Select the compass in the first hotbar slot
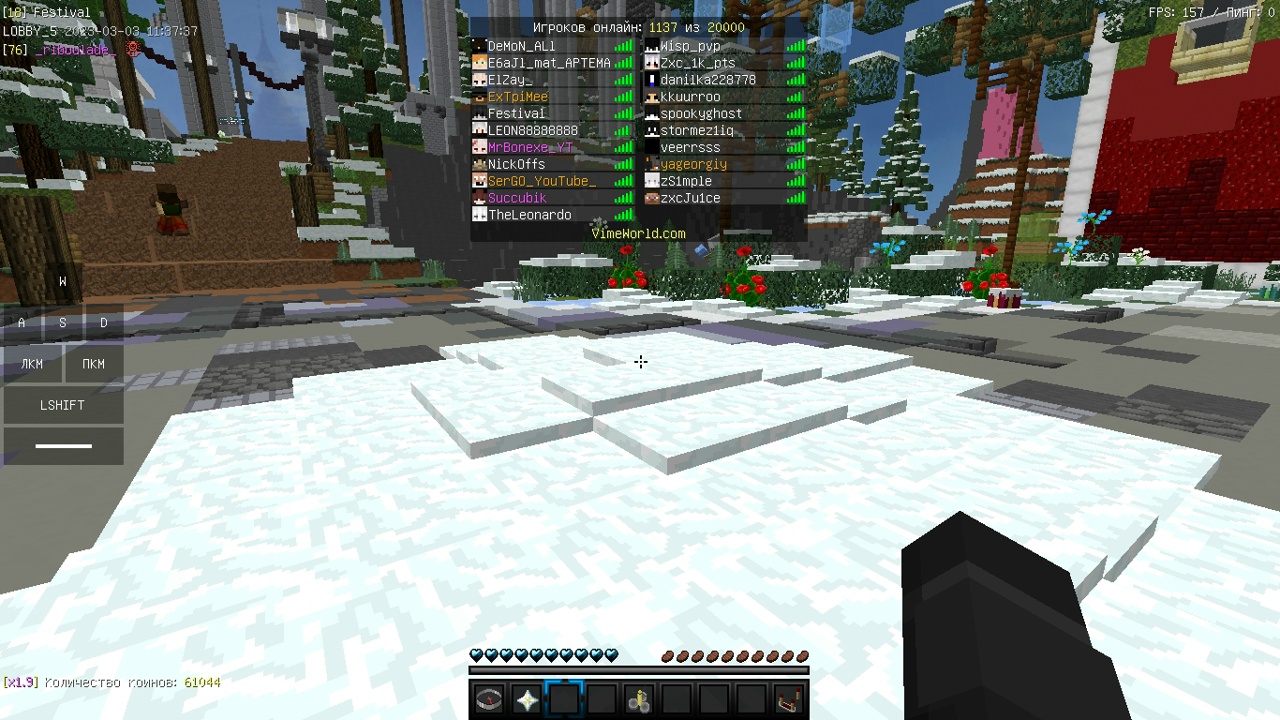The image size is (1280, 720). [x=488, y=699]
